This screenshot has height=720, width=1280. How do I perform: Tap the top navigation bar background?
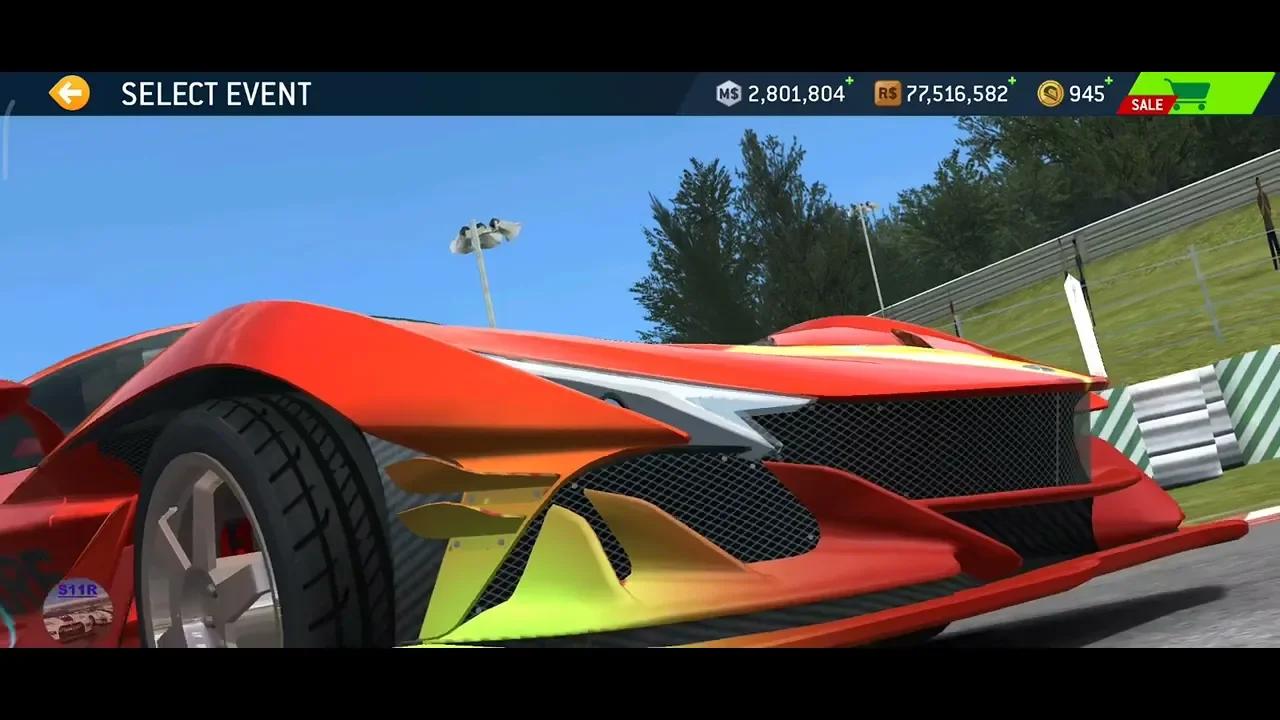500,93
